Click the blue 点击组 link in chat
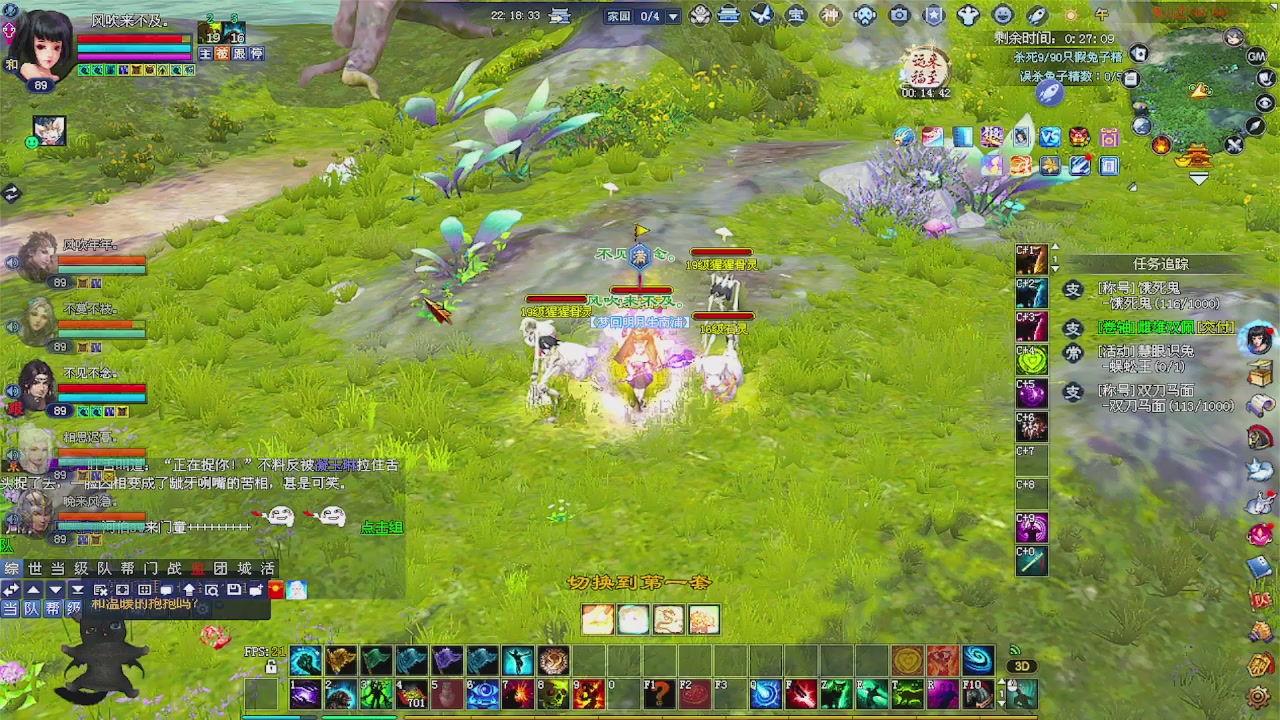This screenshot has width=1280, height=720. point(381,528)
